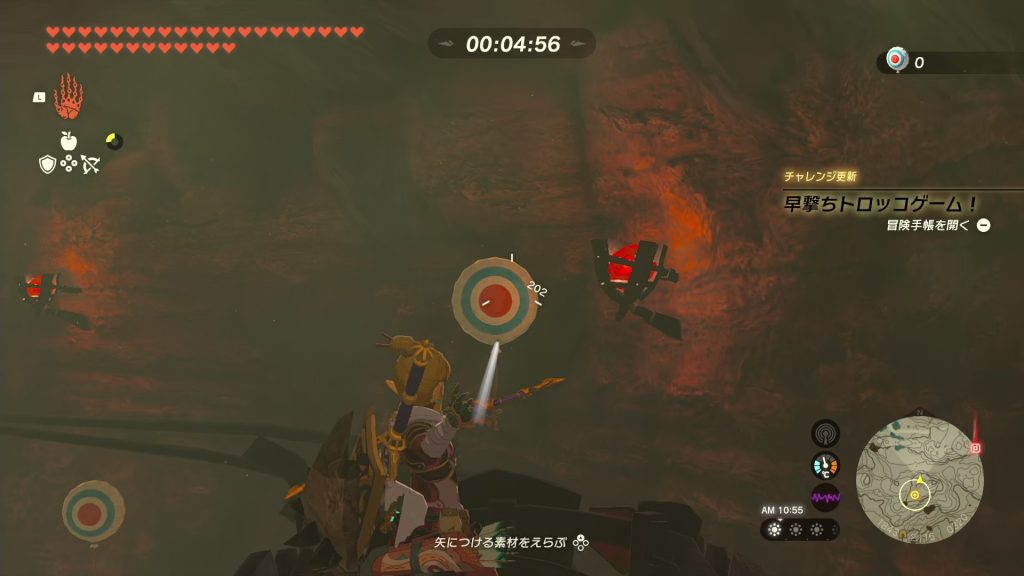Select the red Ultrahand ability icon

pyautogui.click(x=68, y=96)
